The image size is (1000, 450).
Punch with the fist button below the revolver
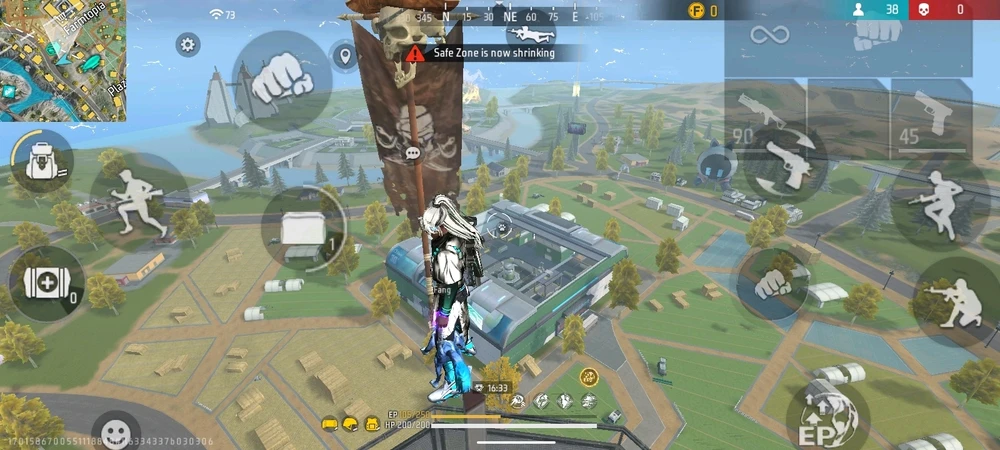[774, 284]
